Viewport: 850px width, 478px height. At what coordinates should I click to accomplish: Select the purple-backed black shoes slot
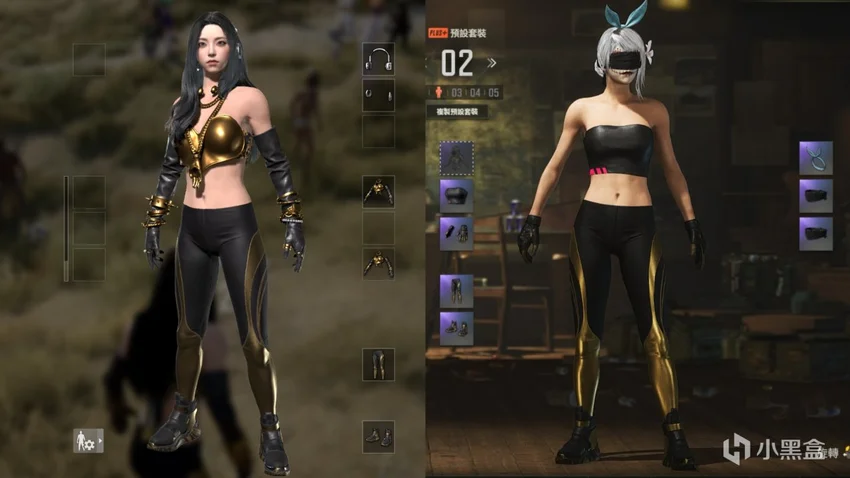coord(456,328)
